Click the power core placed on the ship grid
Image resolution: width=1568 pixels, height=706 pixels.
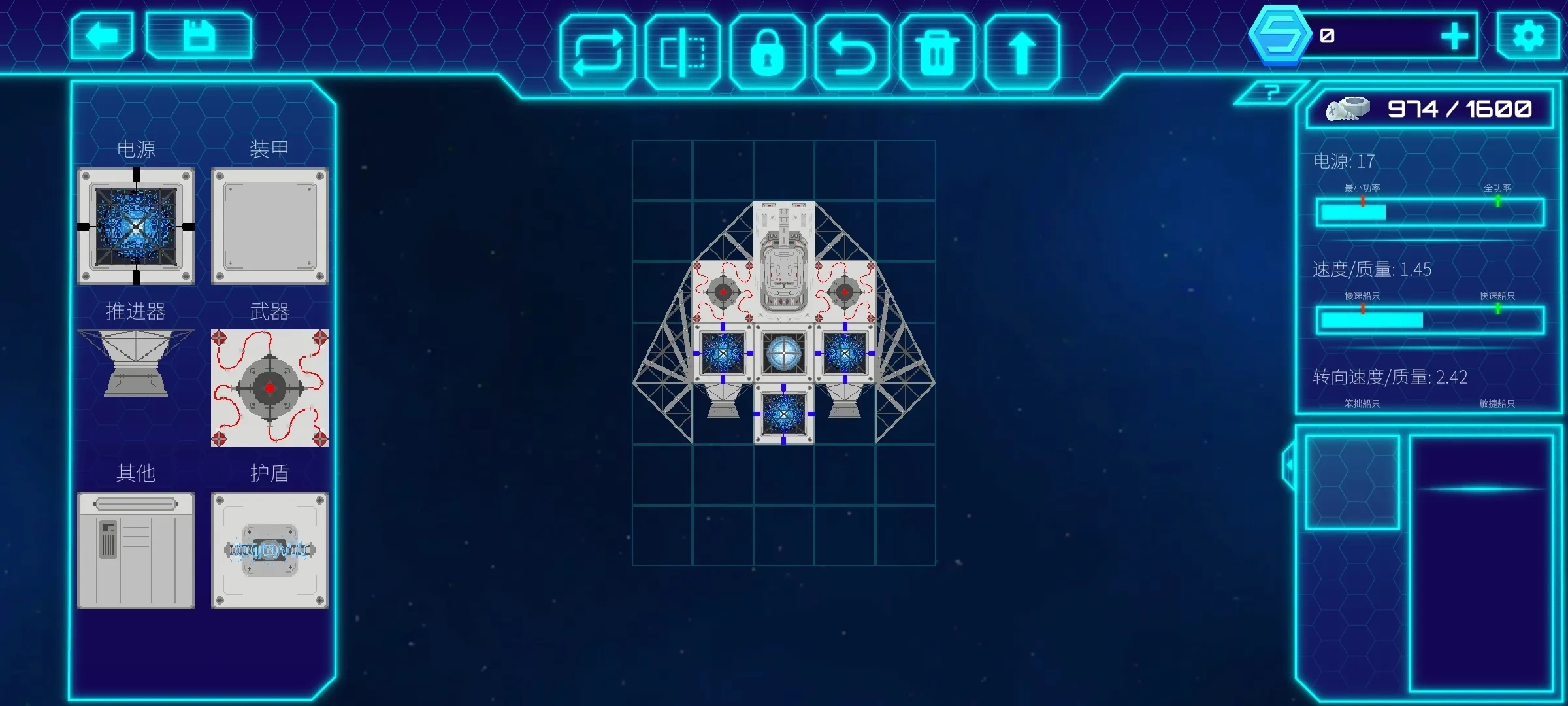point(722,353)
